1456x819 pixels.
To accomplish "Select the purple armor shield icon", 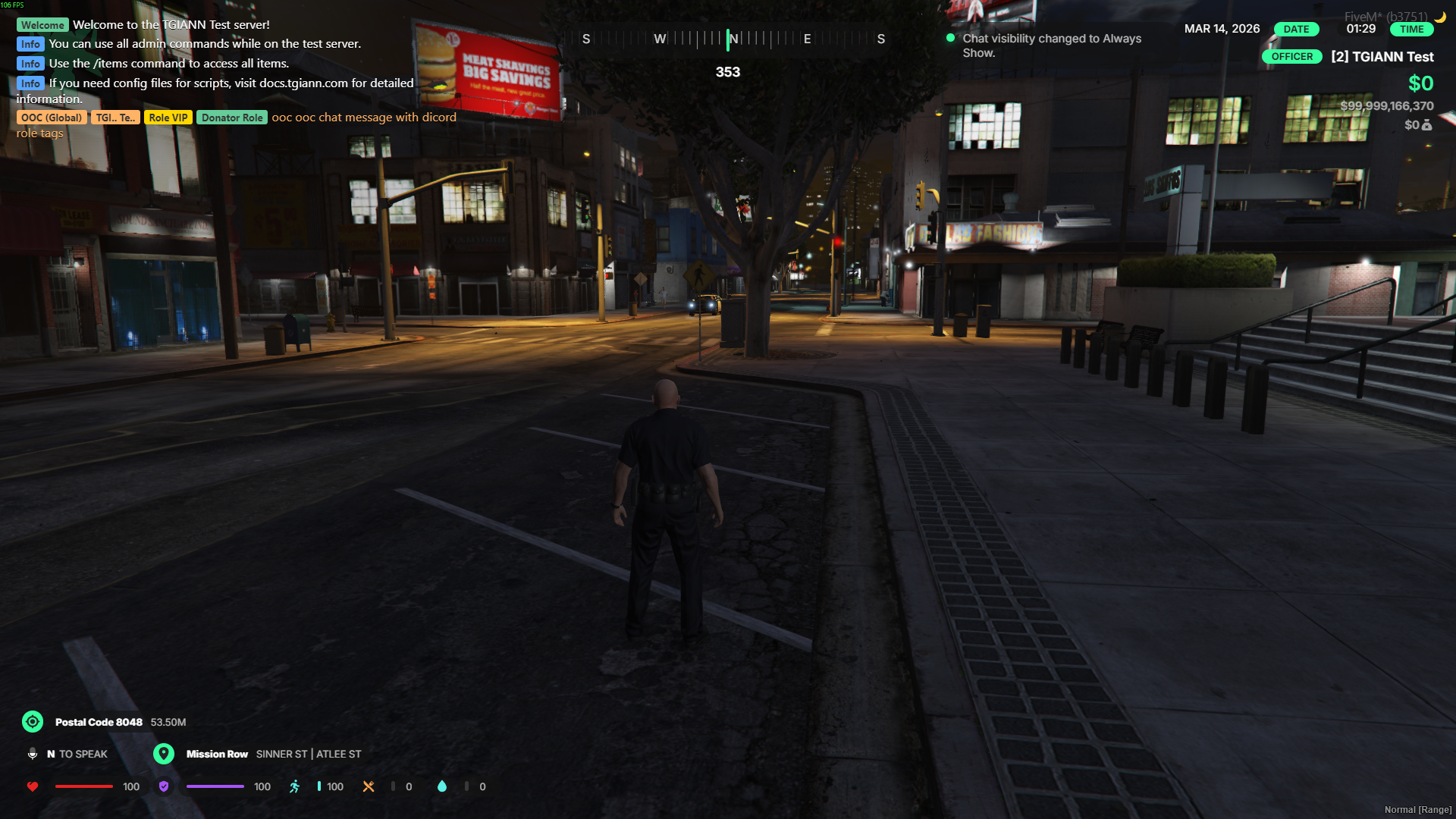I will coord(164,786).
